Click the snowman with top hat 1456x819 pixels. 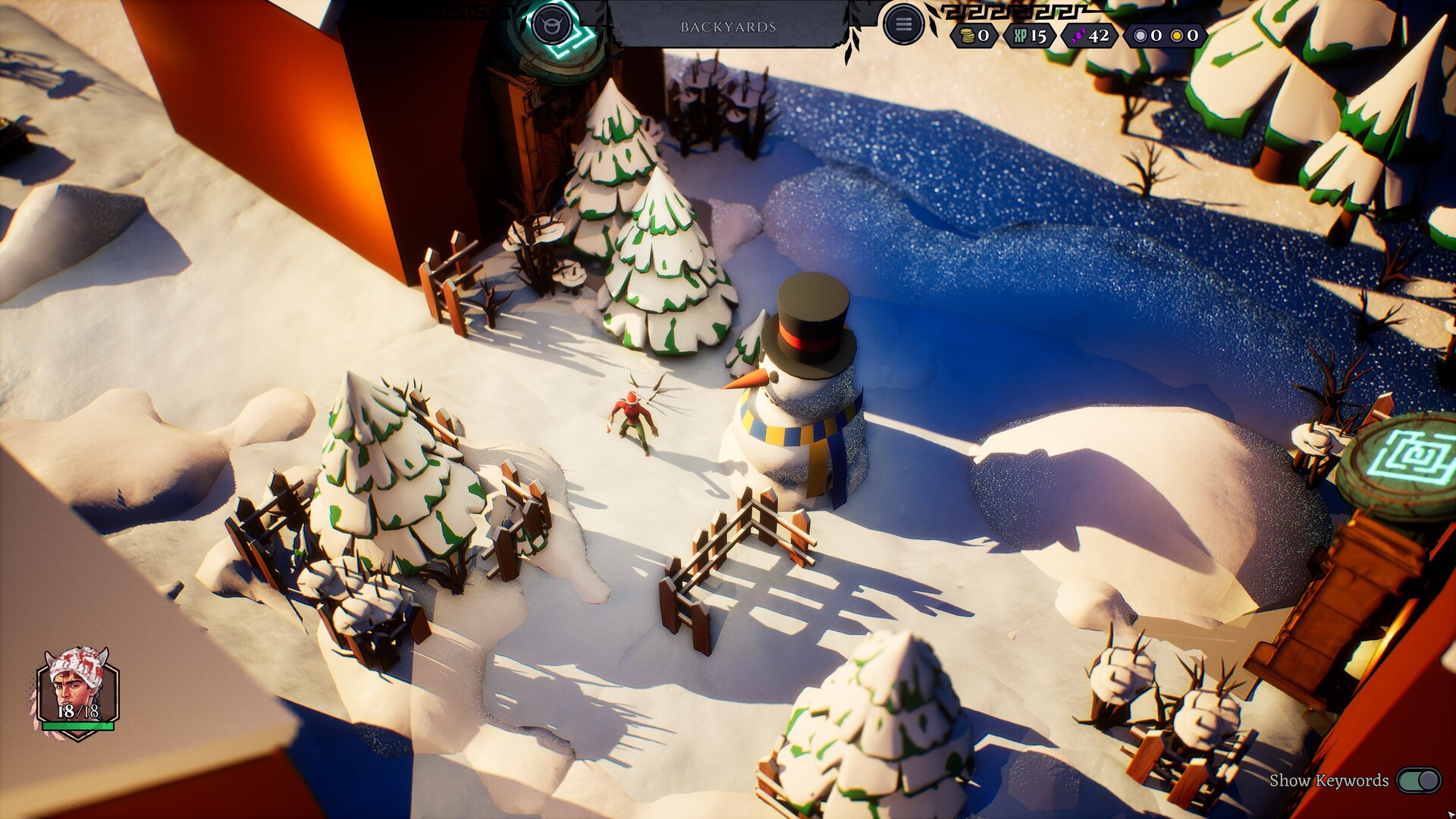(x=796, y=394)
